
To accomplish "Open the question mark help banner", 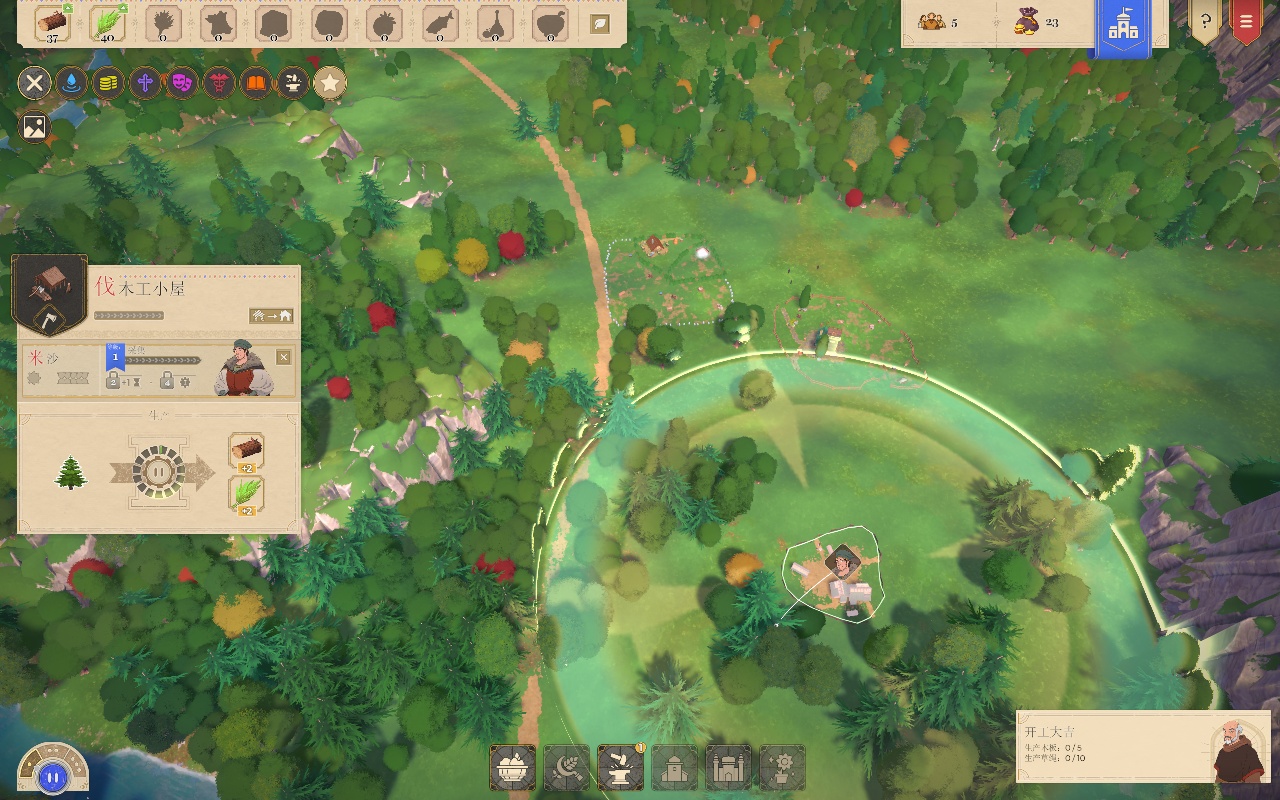I will tap(1205, 21).
